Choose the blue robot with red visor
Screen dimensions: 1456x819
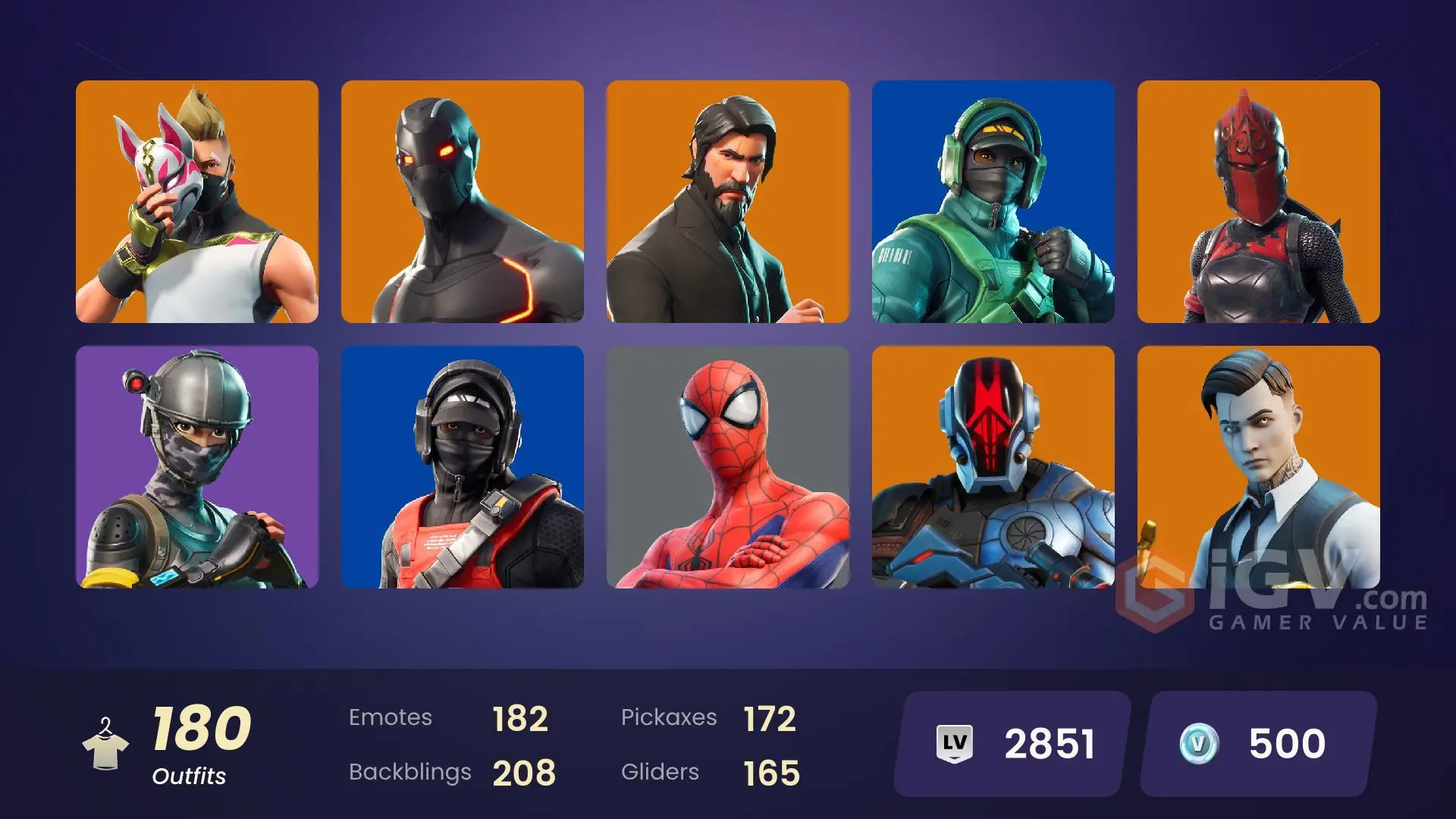tap(993, 467)
